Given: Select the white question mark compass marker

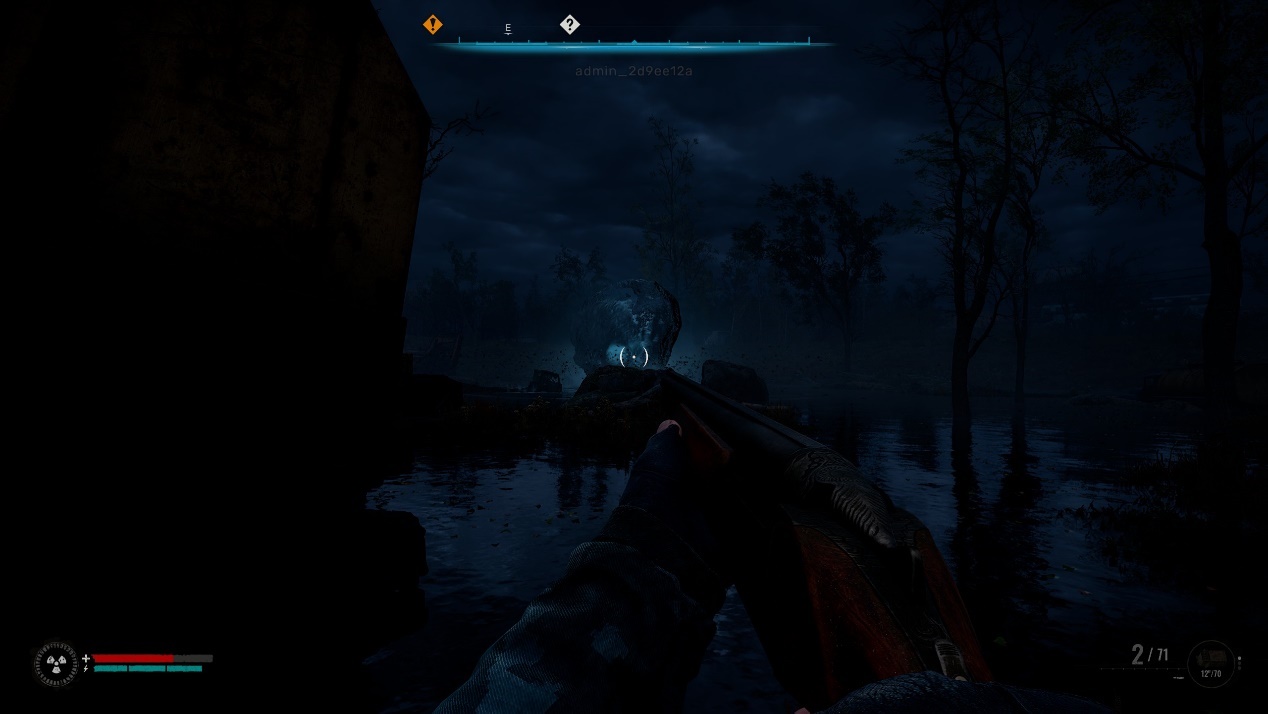Looking at the screenshot, I should coord(570,25).
